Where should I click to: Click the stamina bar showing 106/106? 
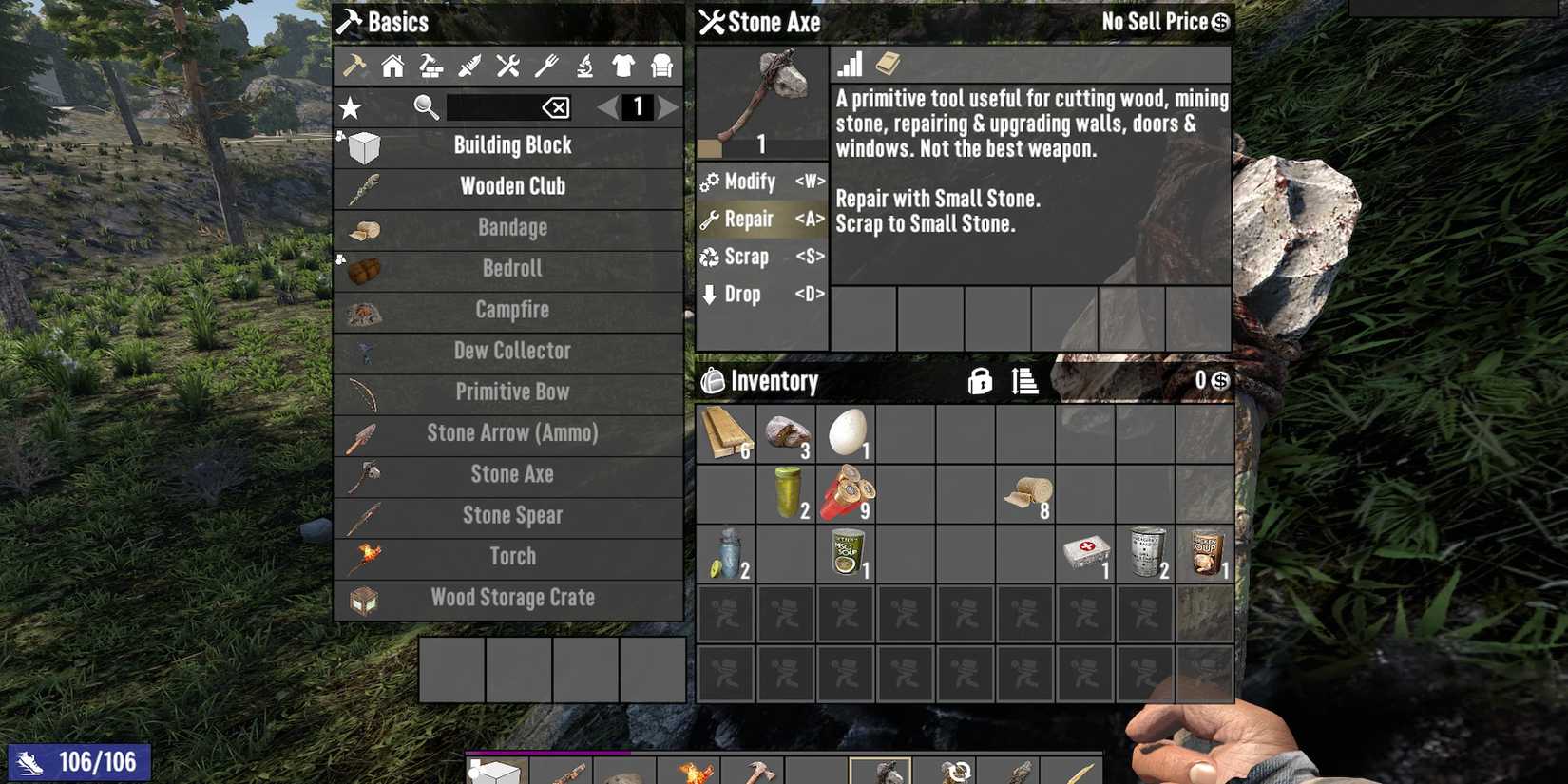click(x=81, y=760)
